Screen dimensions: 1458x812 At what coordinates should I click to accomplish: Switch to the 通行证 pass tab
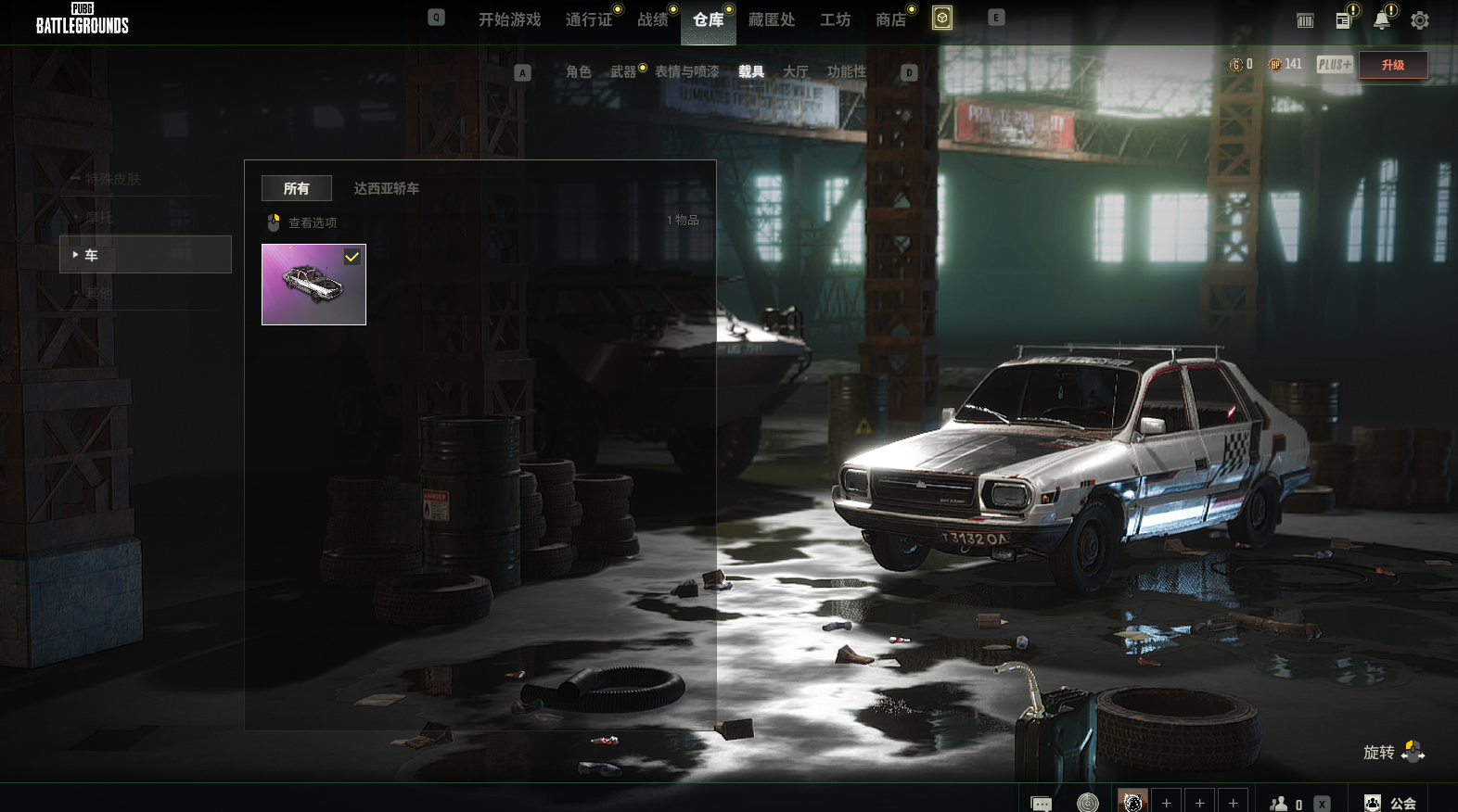click(589, 19)
